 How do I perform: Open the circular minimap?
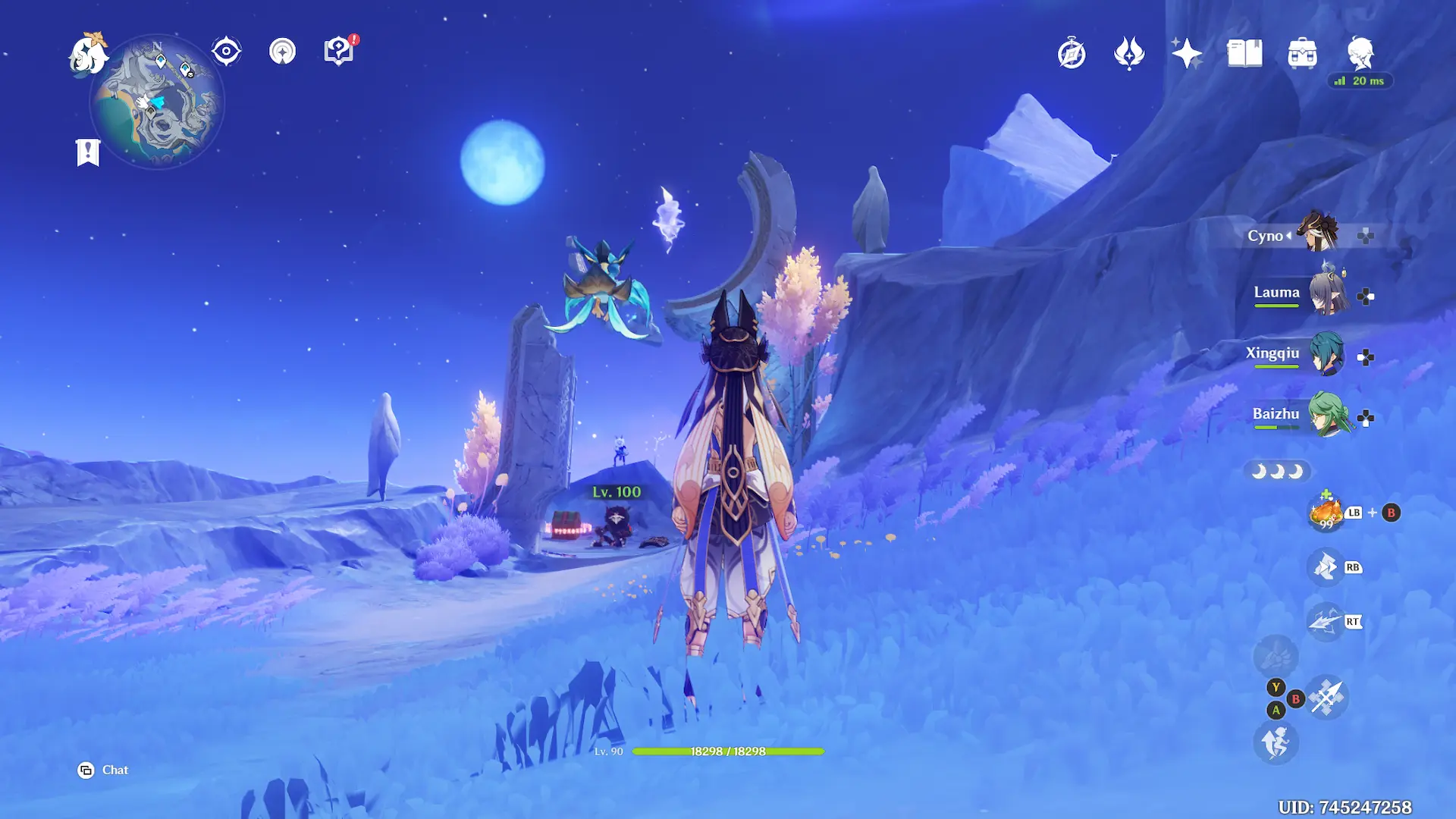(x=157, y=102)
